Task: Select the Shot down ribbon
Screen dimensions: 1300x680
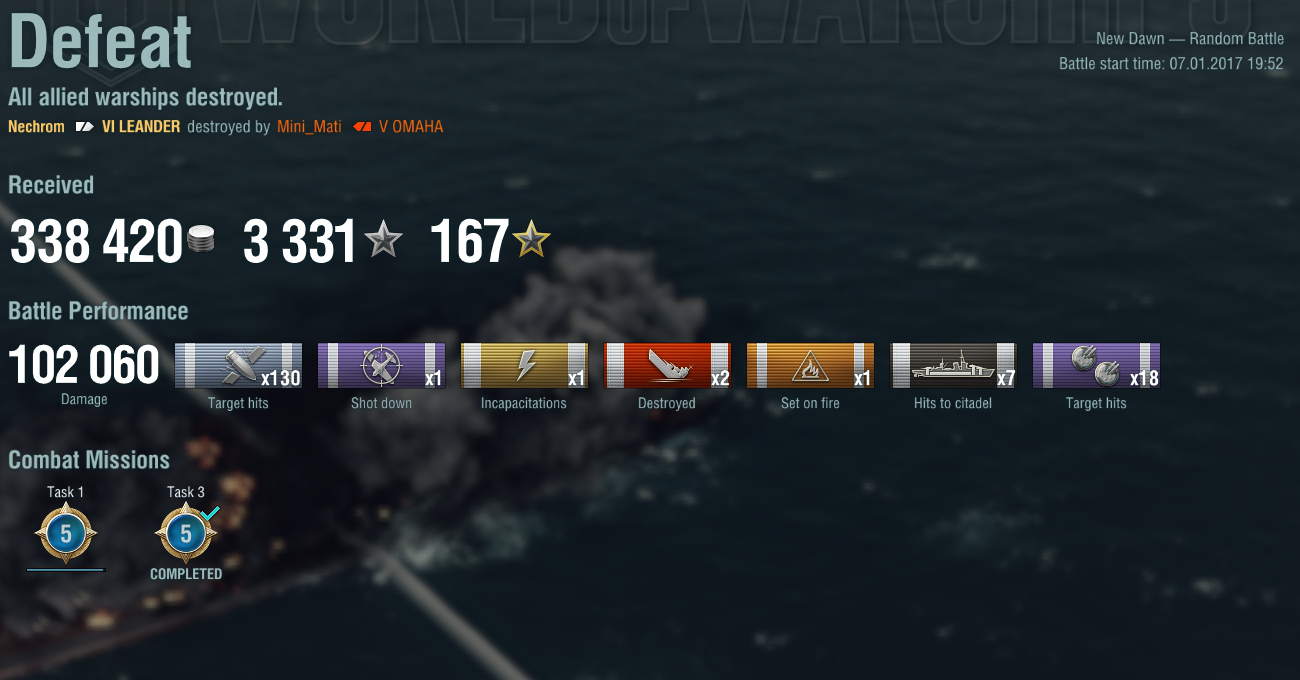Action: tap(381, 366)
